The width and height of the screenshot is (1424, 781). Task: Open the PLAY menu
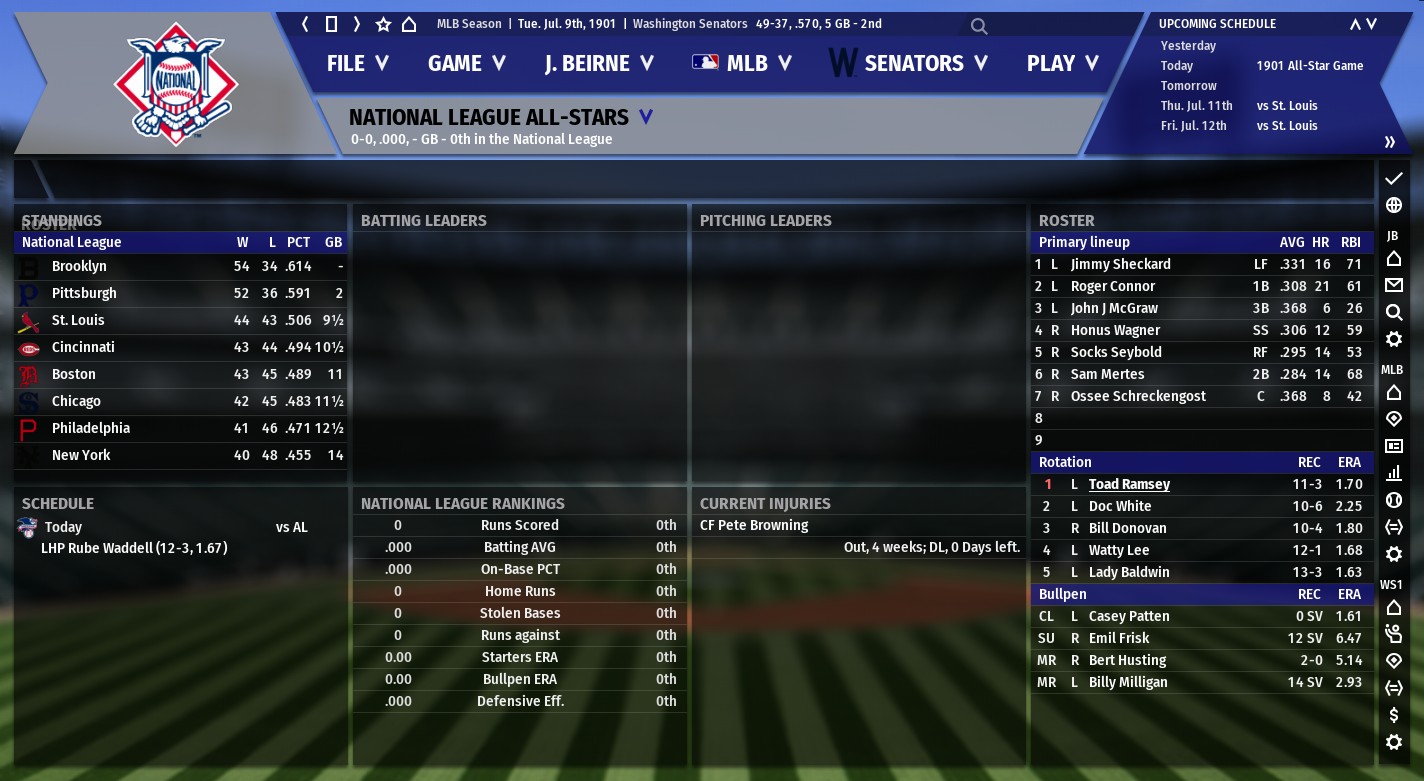pyautogui.click(x=1062, y=63)
